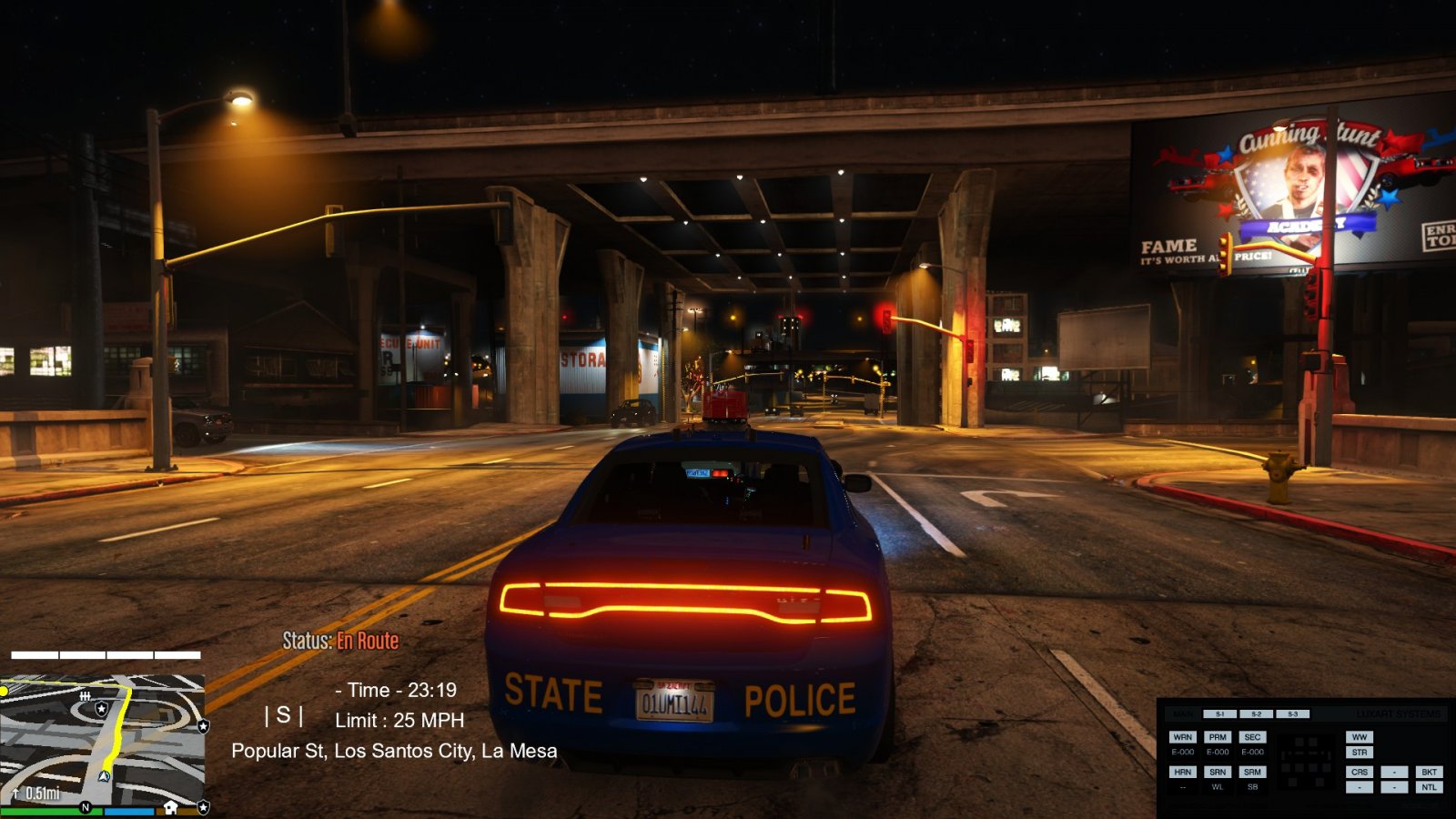
Task: Activate the PRM primary lights button
Action: pyautogui.click(x=1218, y=737)
